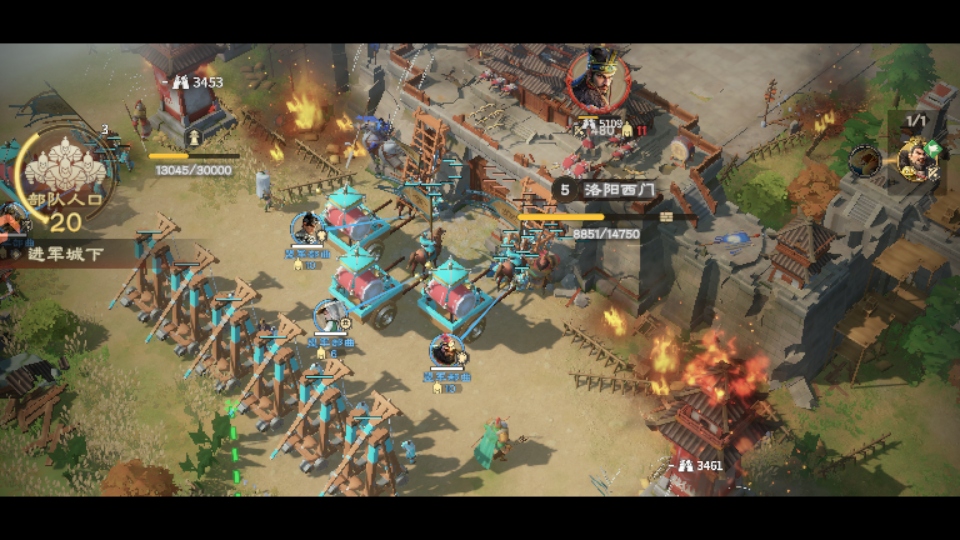Select the general portrait under 1/1

(x=917, y=159)
